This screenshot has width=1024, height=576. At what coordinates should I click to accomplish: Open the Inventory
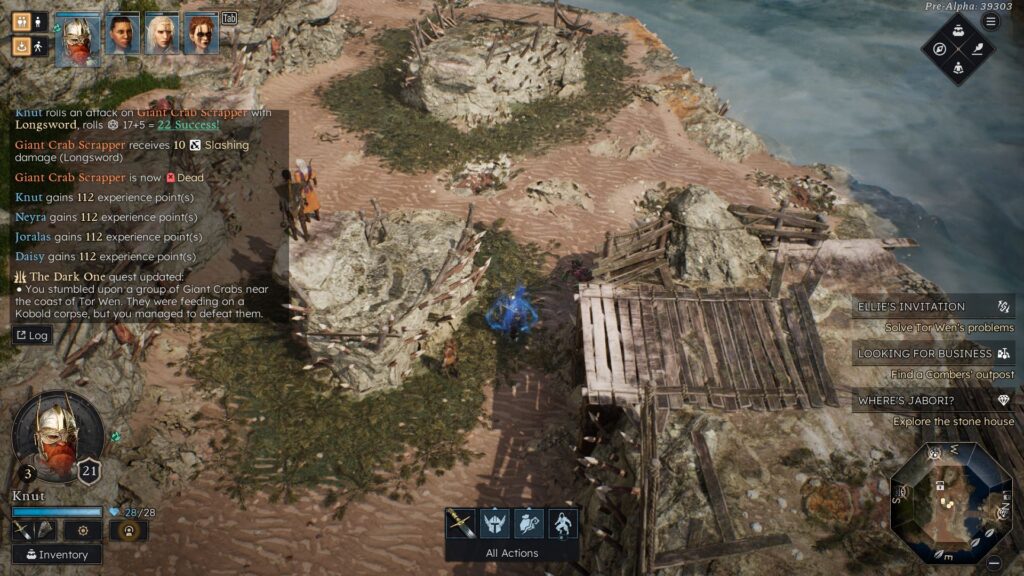56,554
